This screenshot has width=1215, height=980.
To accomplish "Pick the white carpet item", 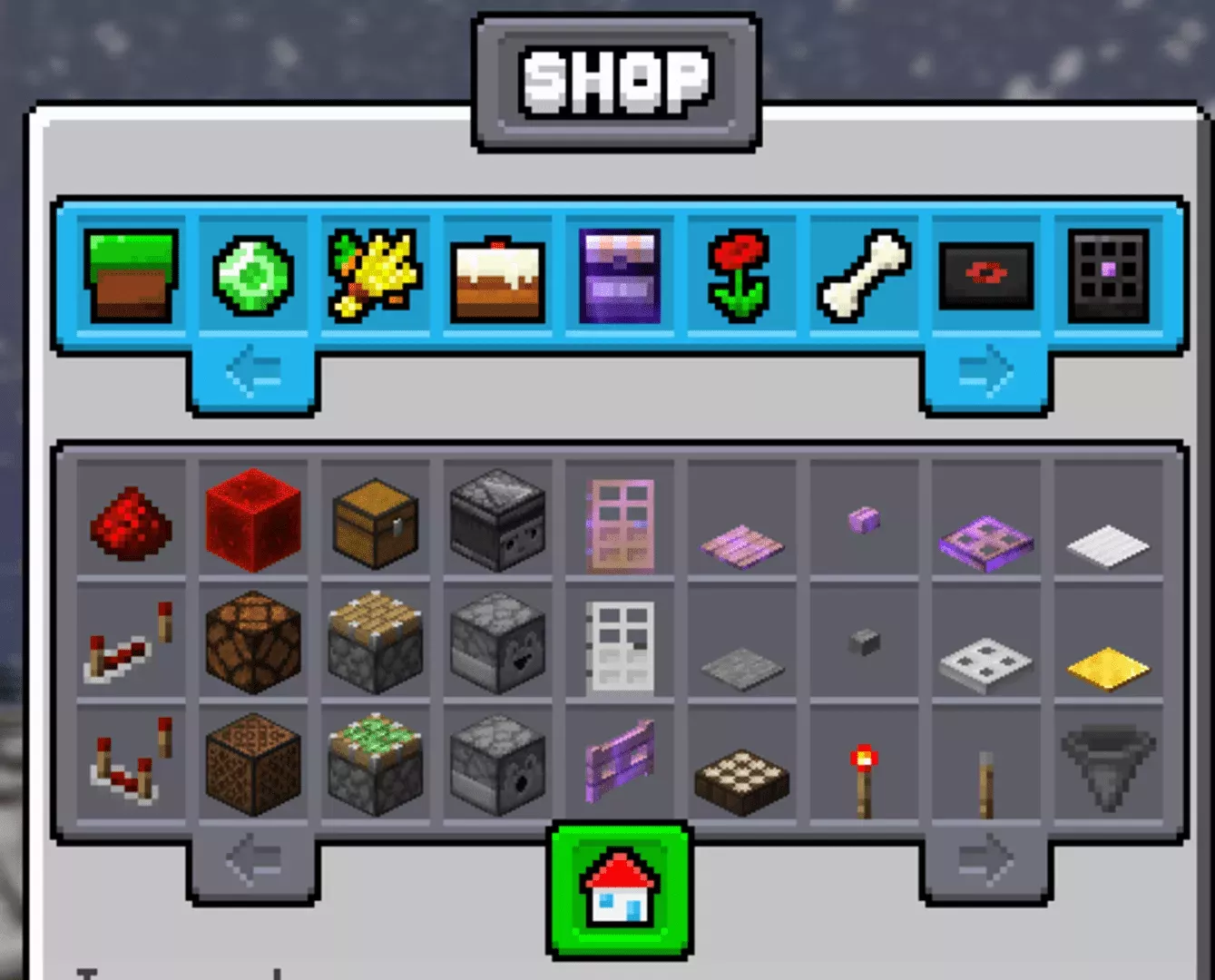I will 1107,535.
